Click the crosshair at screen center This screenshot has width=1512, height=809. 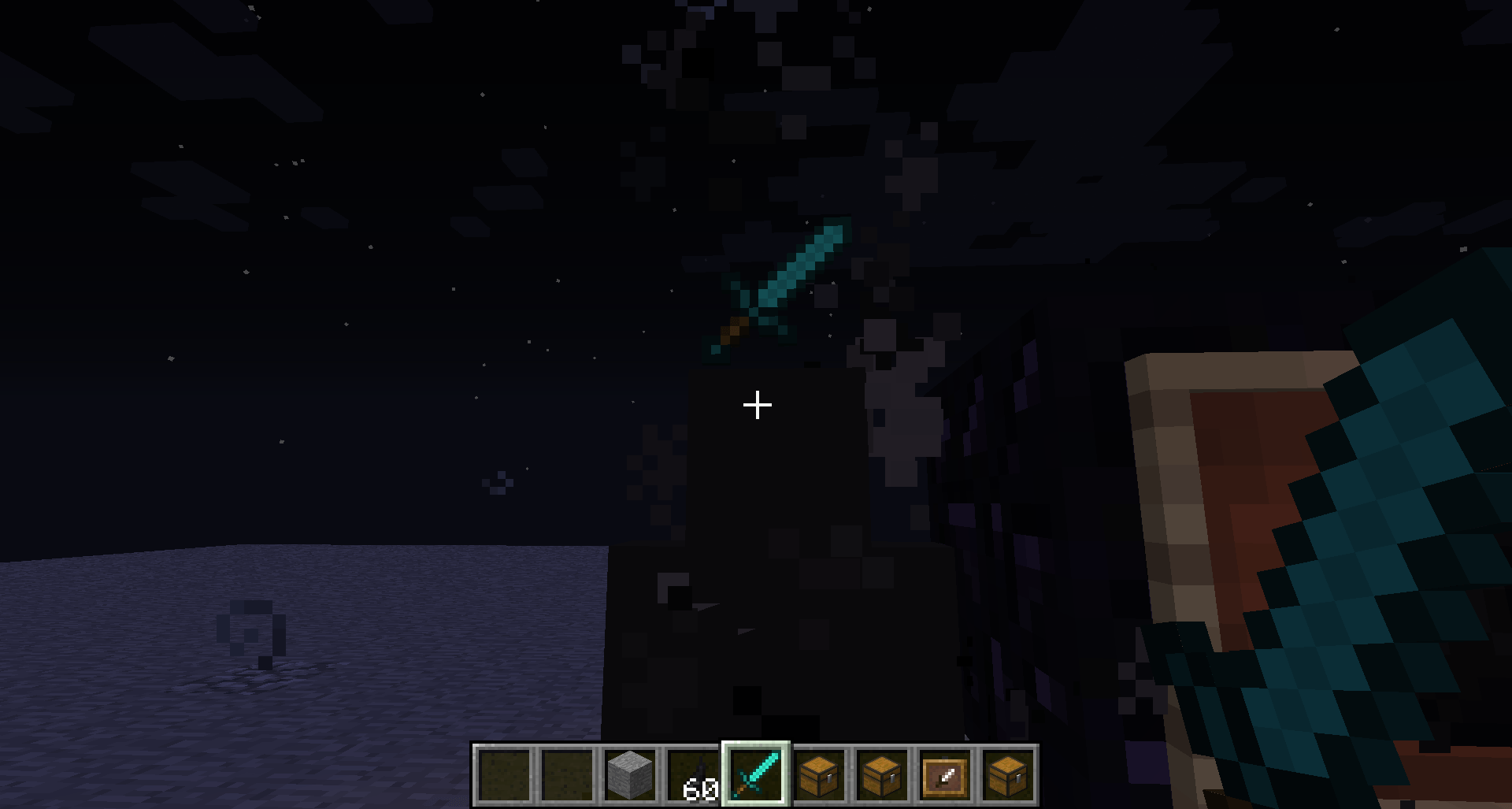tap(757, 404)
